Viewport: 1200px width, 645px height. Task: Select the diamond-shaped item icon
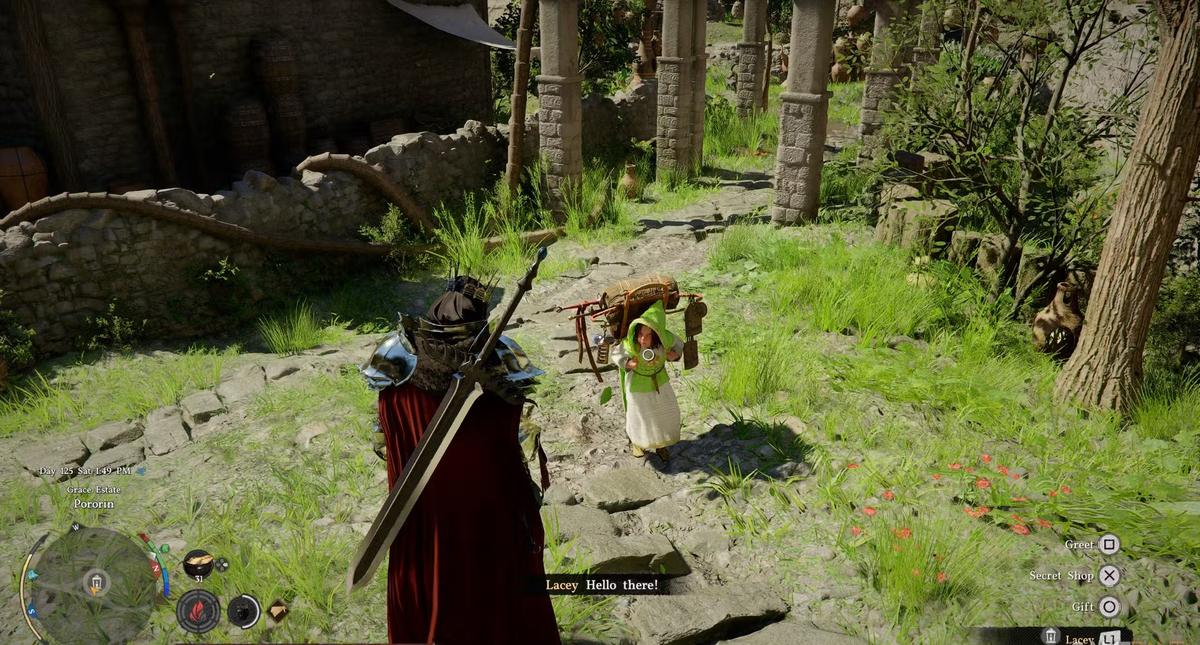pos(277,610)
